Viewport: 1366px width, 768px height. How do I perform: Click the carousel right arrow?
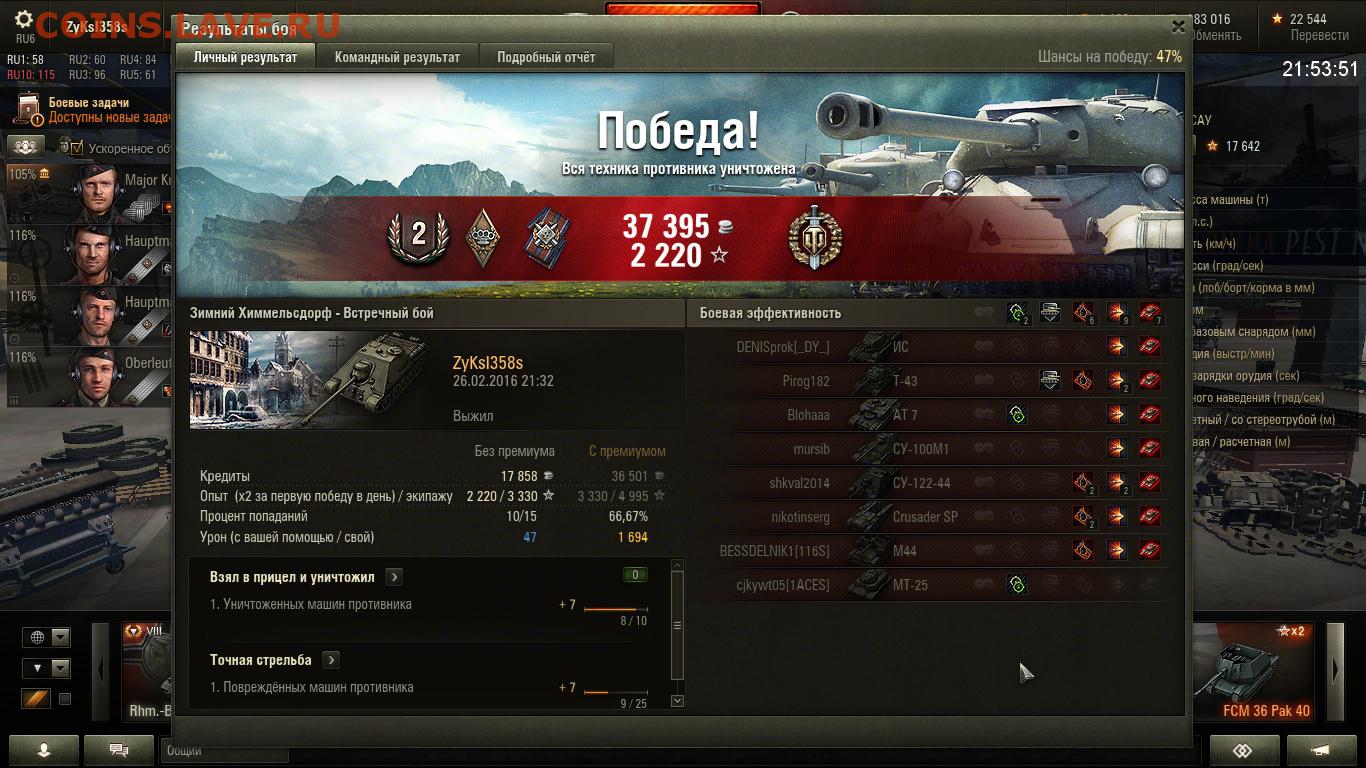point(1336,672)
